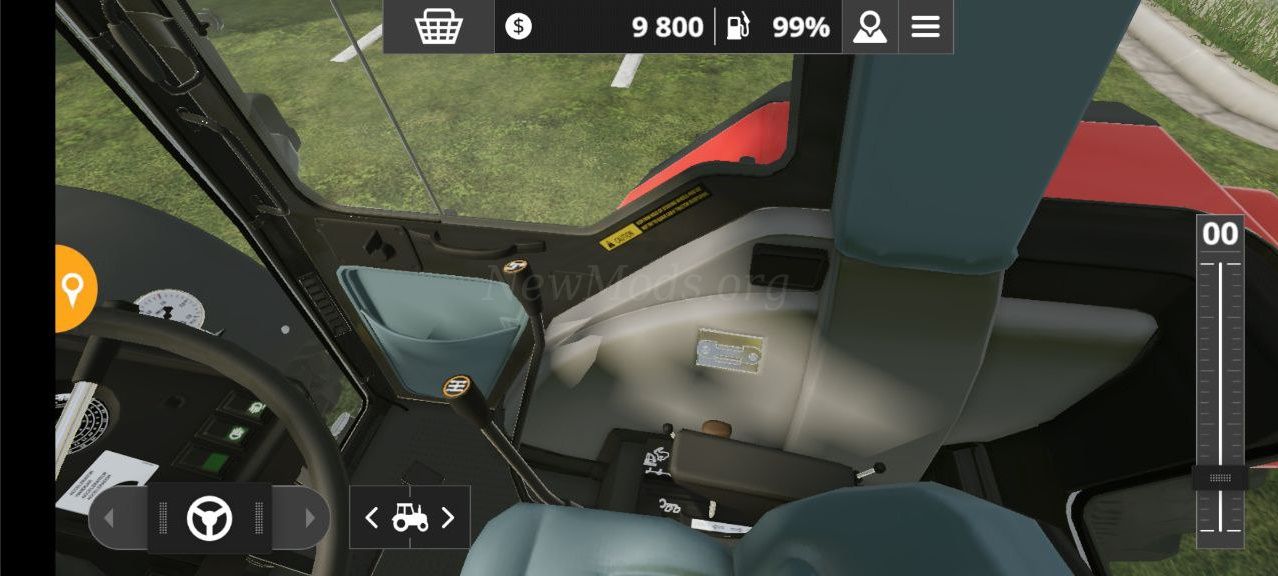The height and width of the screenshot is (576, 1278).
Task: Steer left with the left arrow
Action: (110, 518)
